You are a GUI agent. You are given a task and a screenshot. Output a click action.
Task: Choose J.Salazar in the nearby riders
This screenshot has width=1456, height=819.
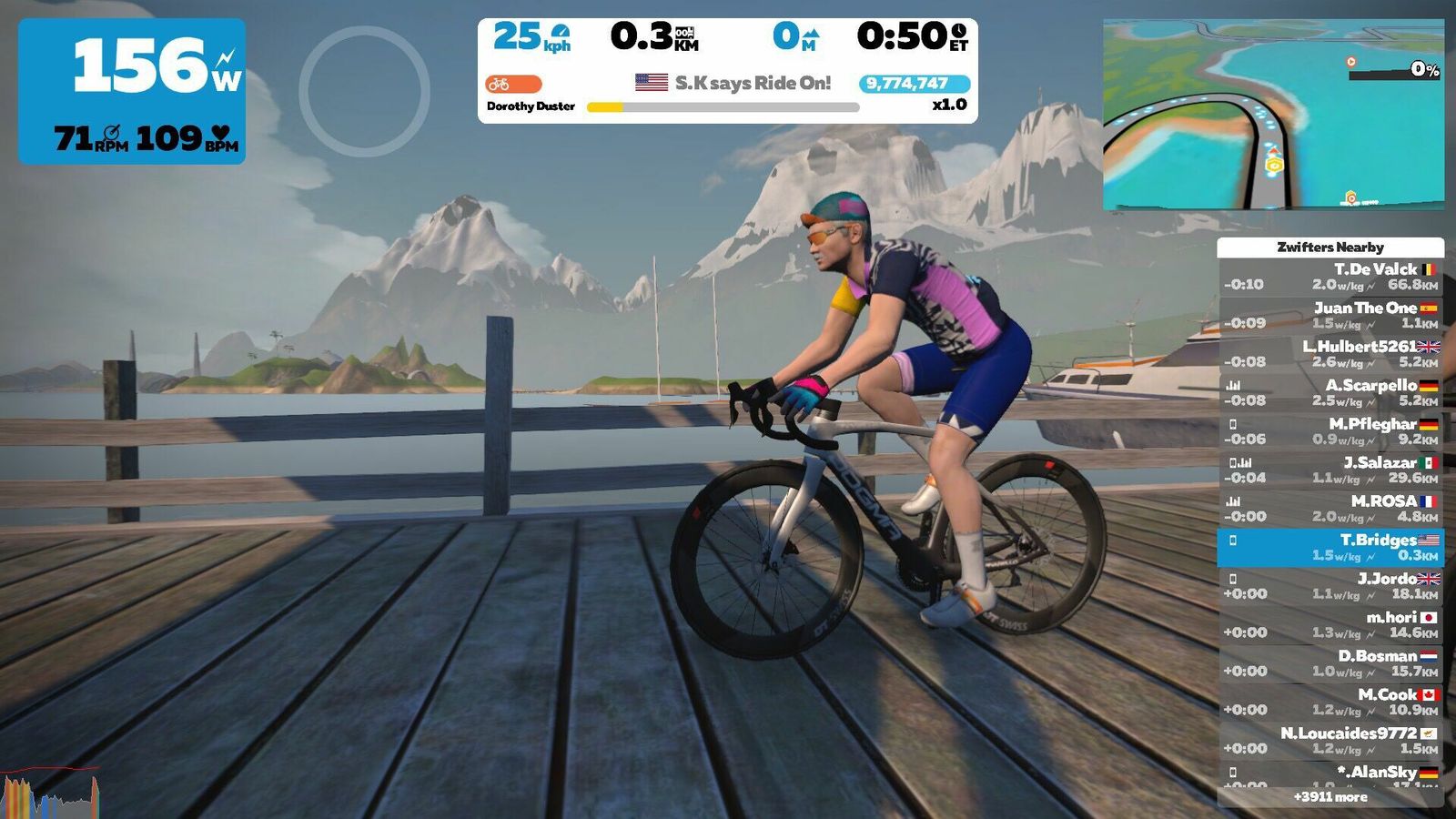(1330, 470)
